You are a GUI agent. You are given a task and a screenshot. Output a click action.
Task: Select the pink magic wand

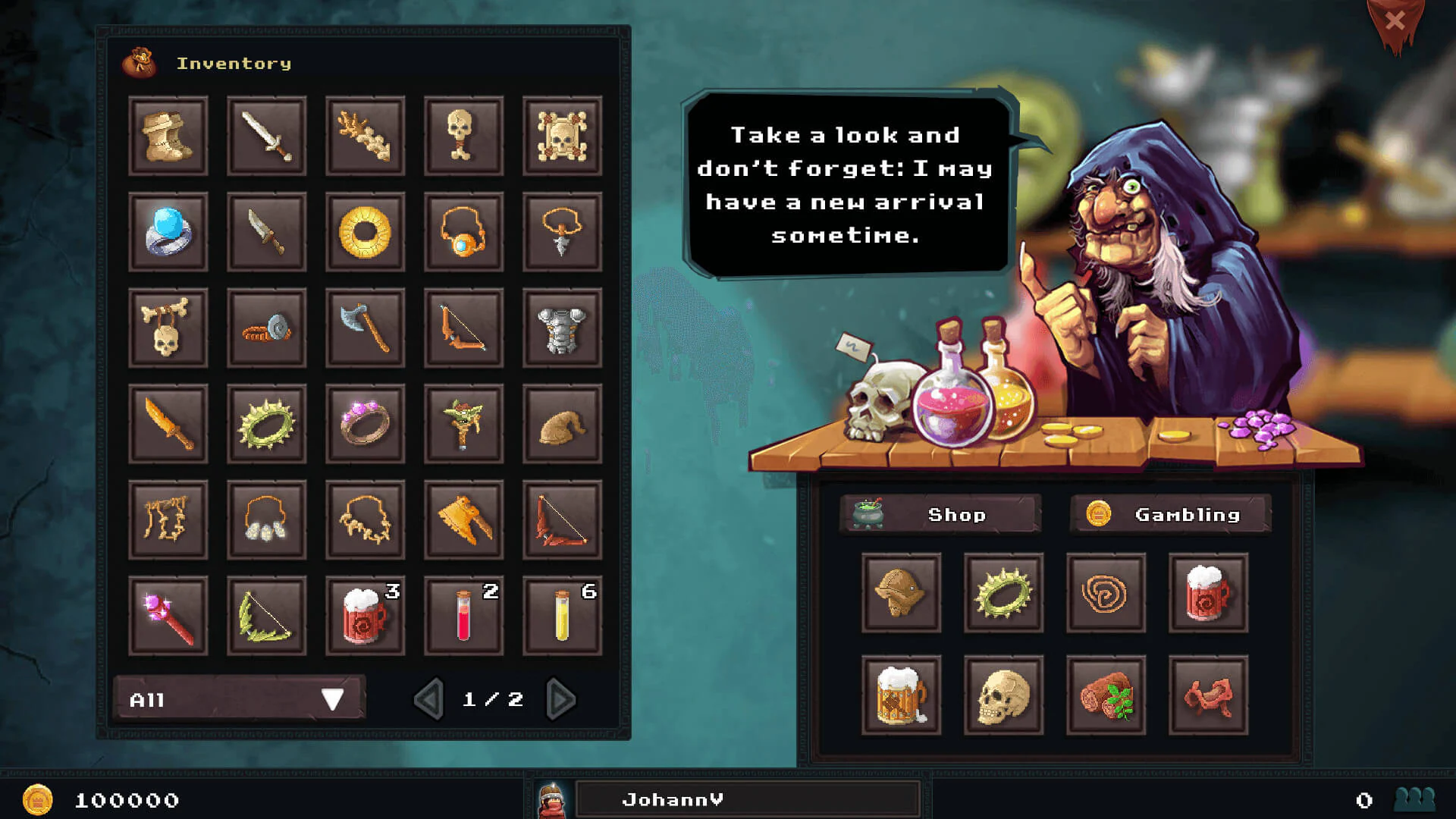point(168,615)
